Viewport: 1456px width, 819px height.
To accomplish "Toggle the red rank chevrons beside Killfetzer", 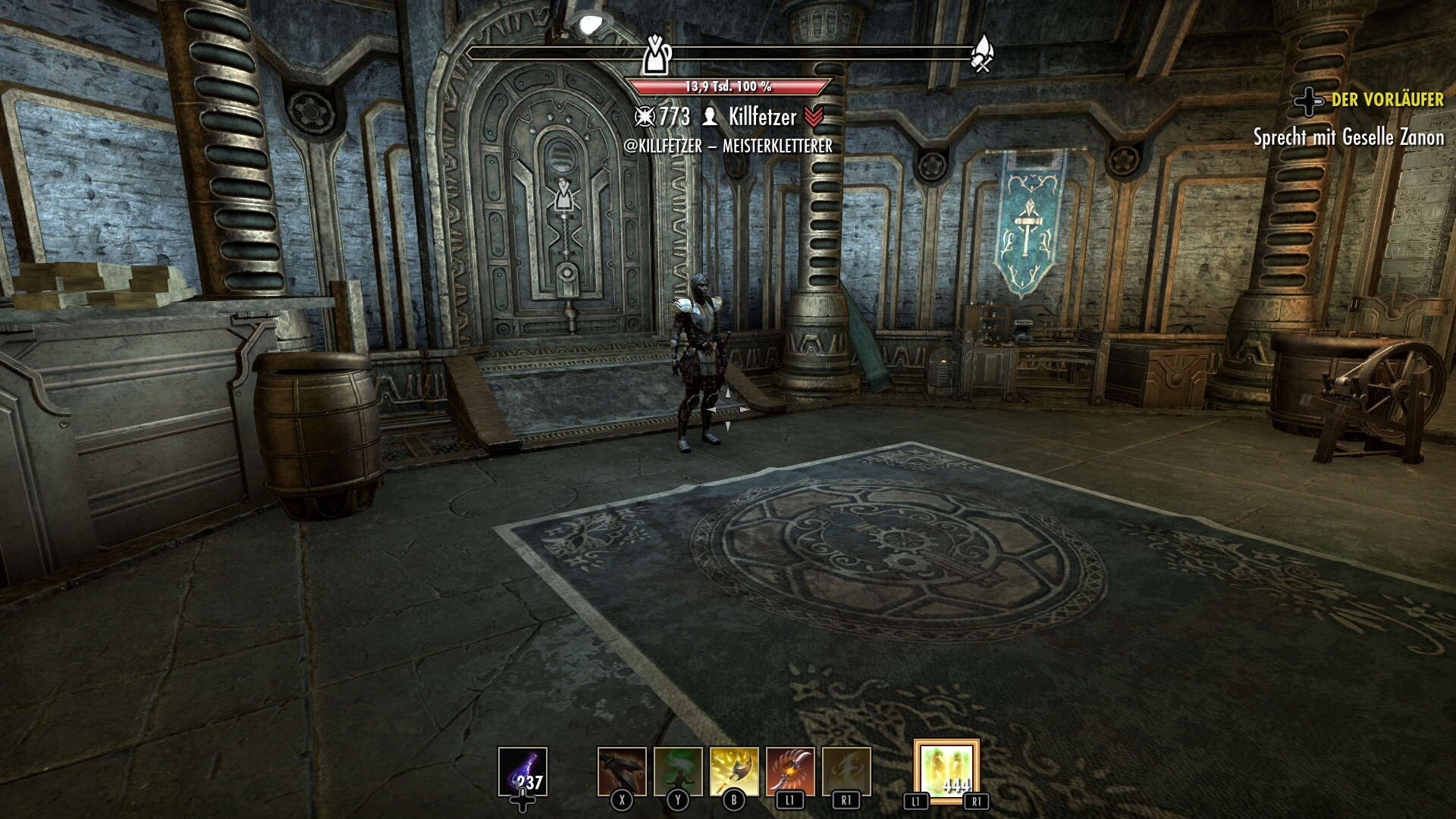I will pos(814,118).
